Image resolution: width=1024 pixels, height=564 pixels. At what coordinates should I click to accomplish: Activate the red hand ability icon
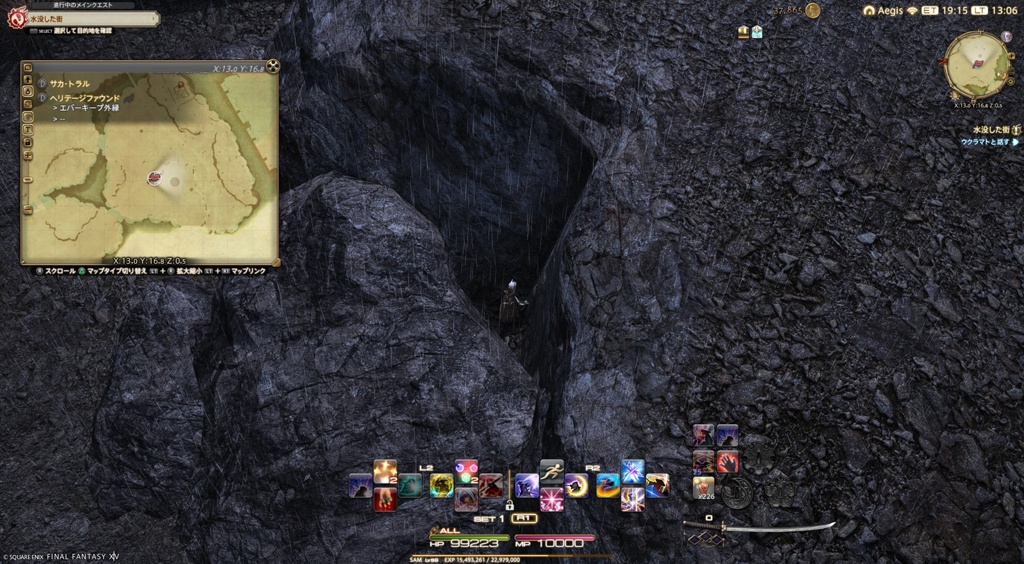(727, 461)
